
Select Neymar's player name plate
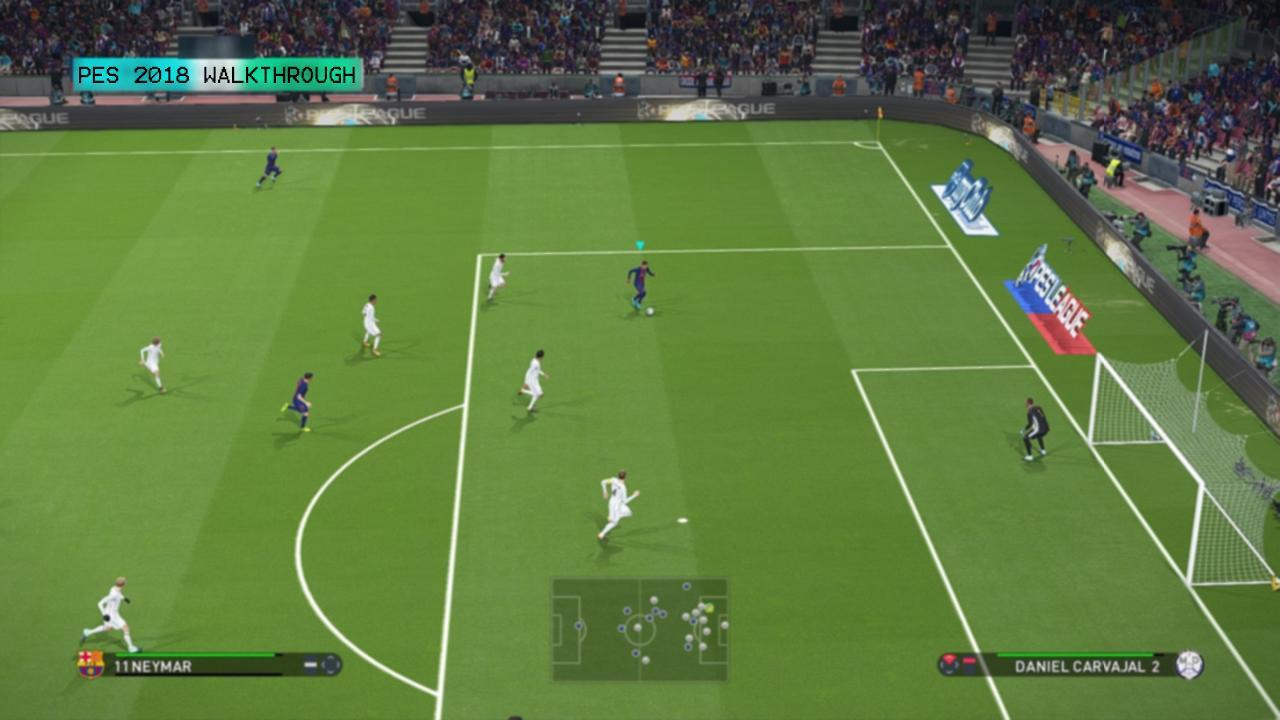pos(200,663)
